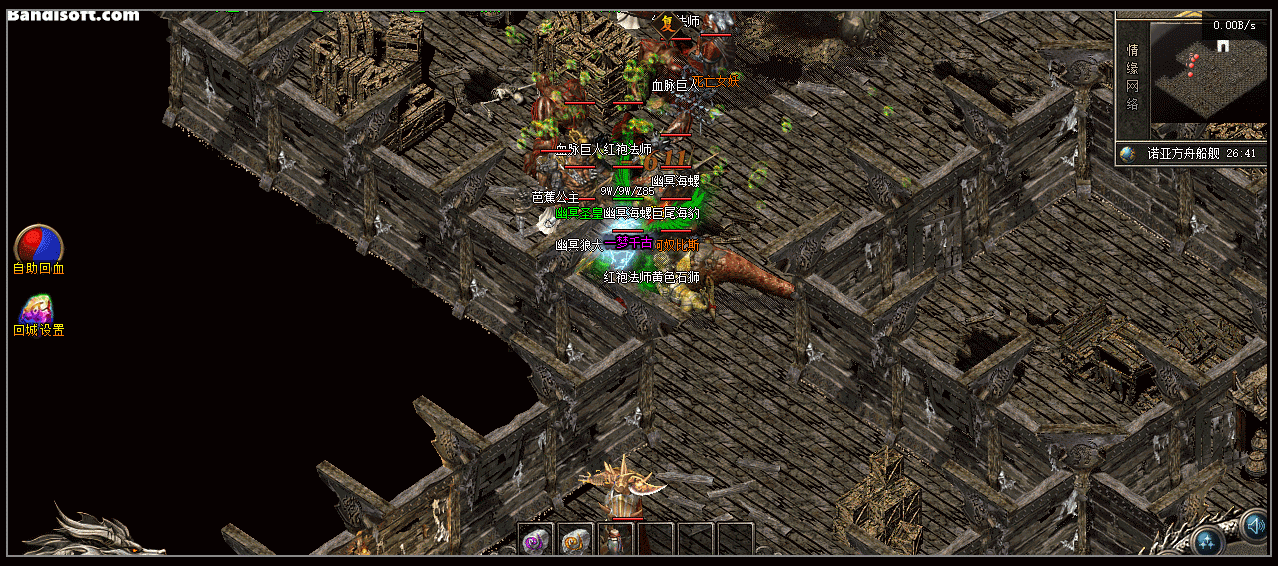Open the 回城设置 return settings icon
This screenshot has height=566, width=1278.
38,309
